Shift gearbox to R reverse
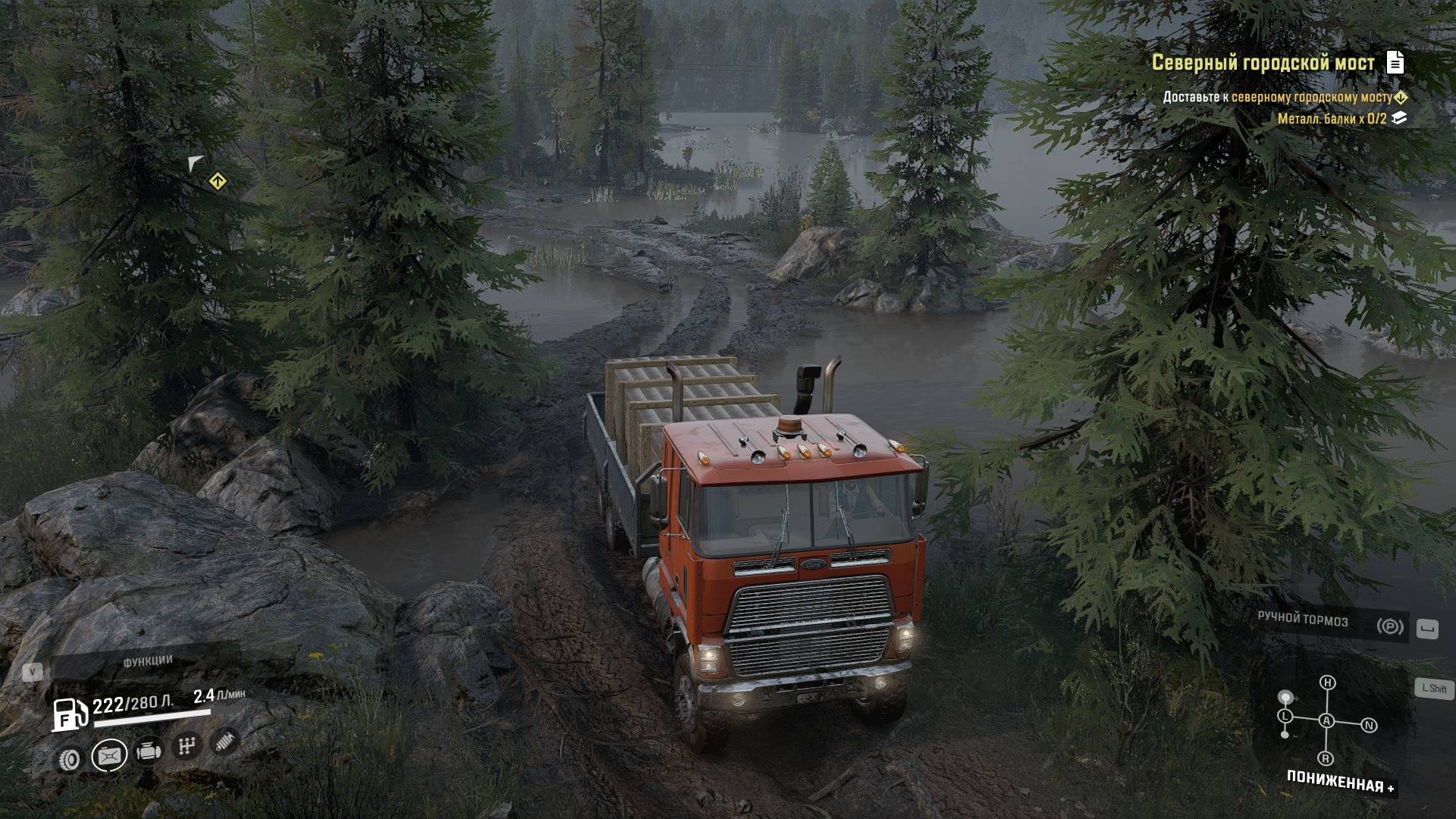The image size is (1456, 819). [x=1326, y=758]
